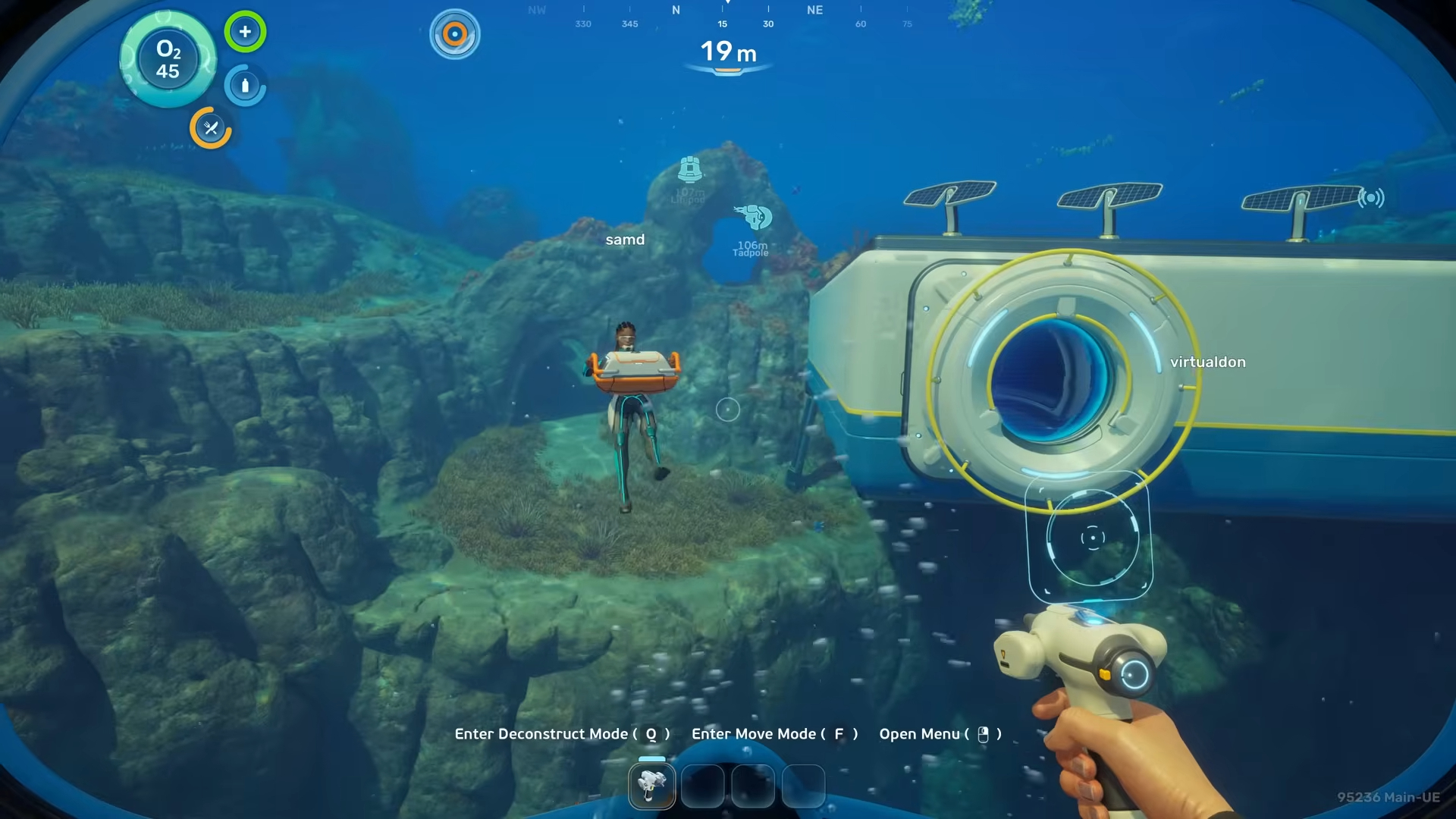Click the orange beacon ring icon
The height and width of the screenshot is (819, 1456).
click(x=455, y=34)
